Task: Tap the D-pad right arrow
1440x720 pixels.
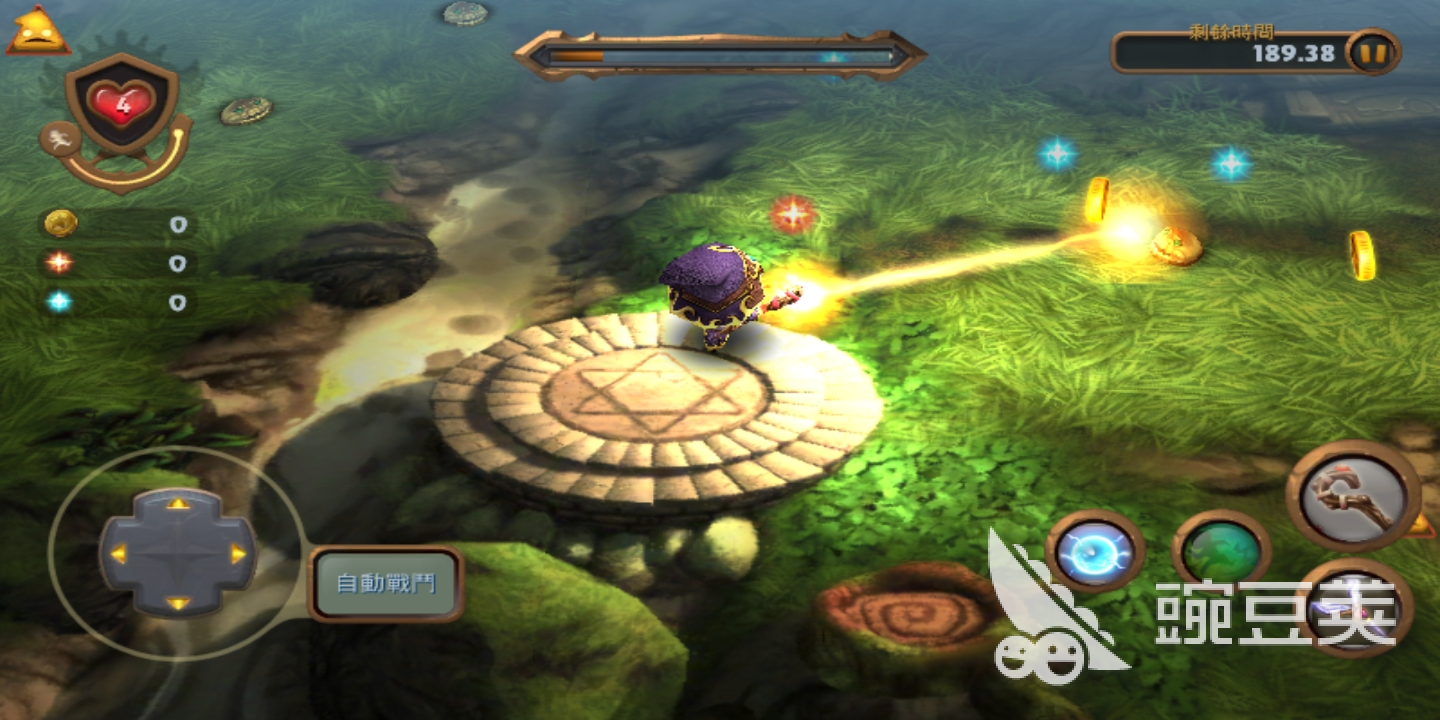Action: coord(238,553)
